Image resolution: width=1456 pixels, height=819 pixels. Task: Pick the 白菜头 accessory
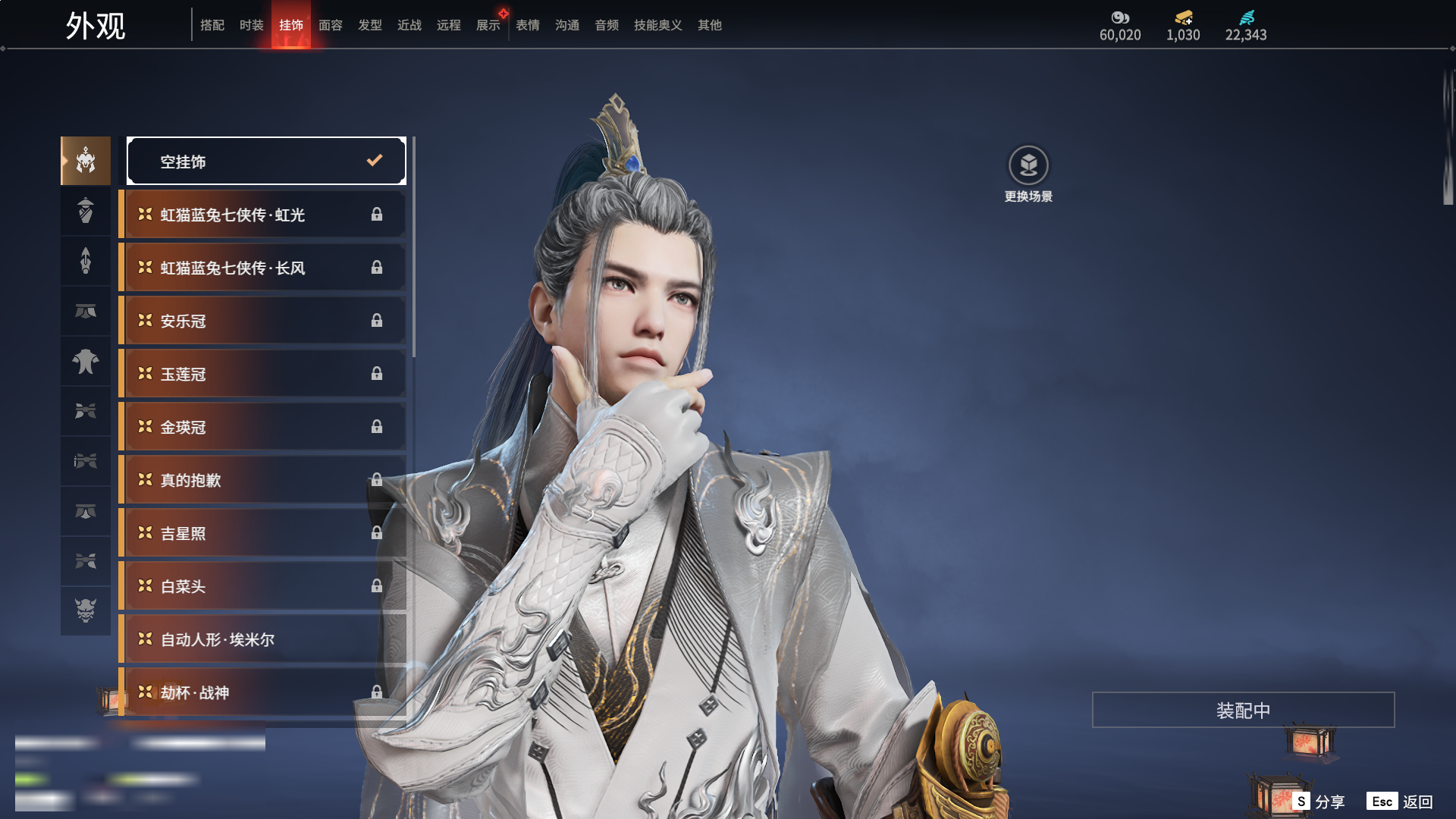coord(262,586)
